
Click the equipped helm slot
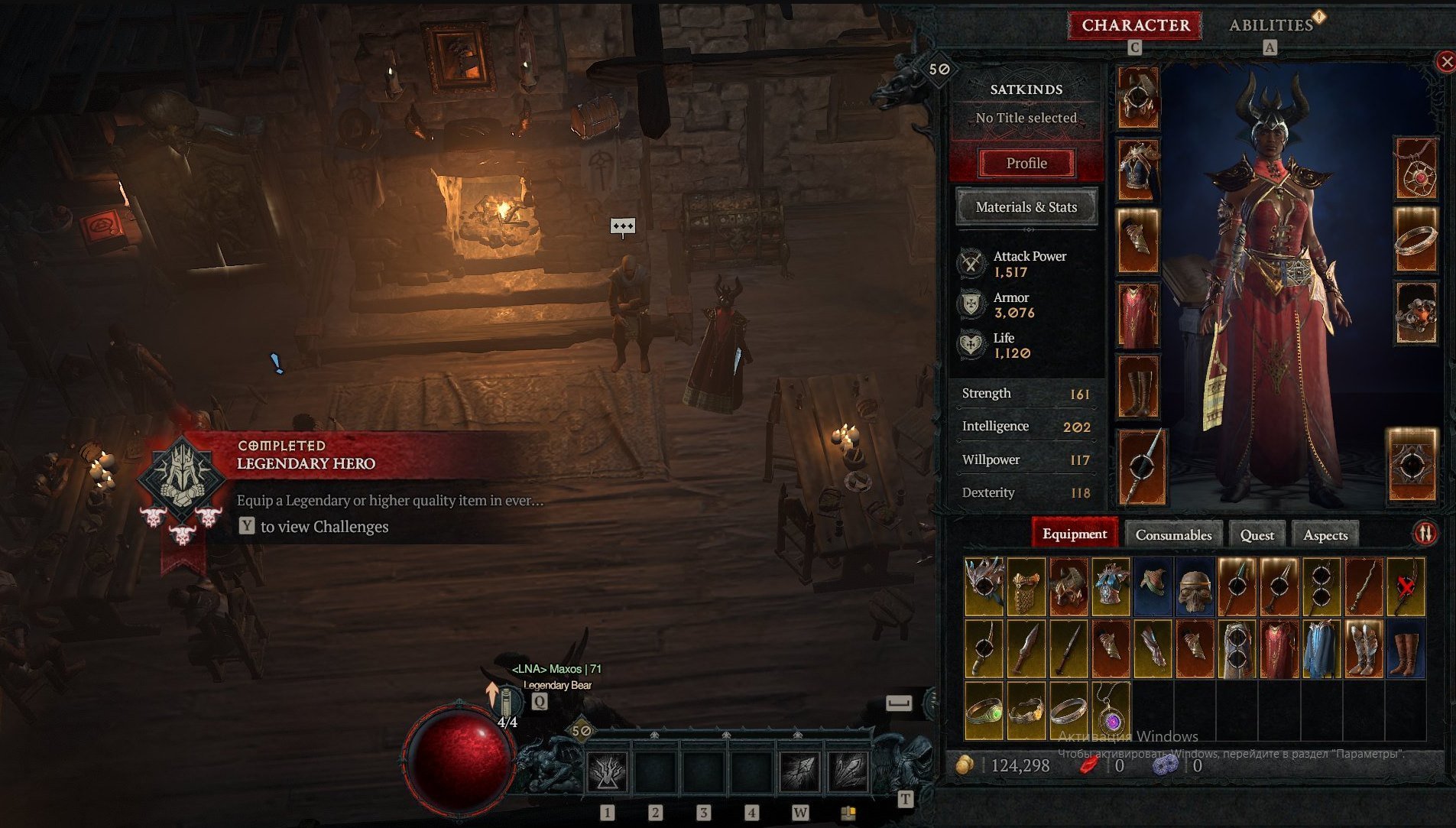(1138, 97)
